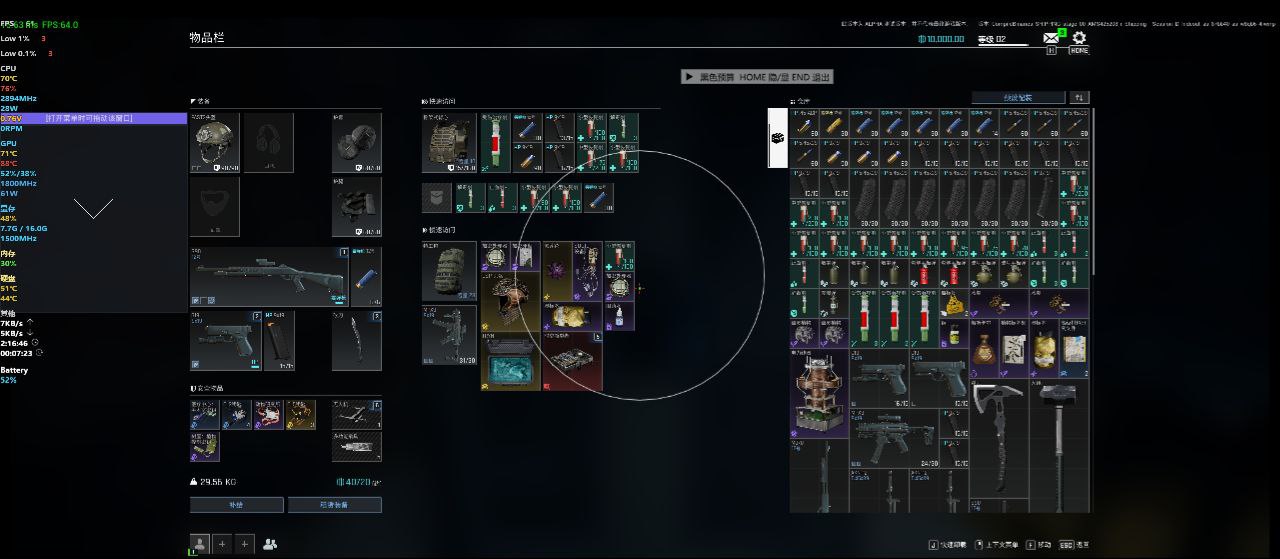
Task: Open the mail envelope icon
Action: pos(1051,38)
